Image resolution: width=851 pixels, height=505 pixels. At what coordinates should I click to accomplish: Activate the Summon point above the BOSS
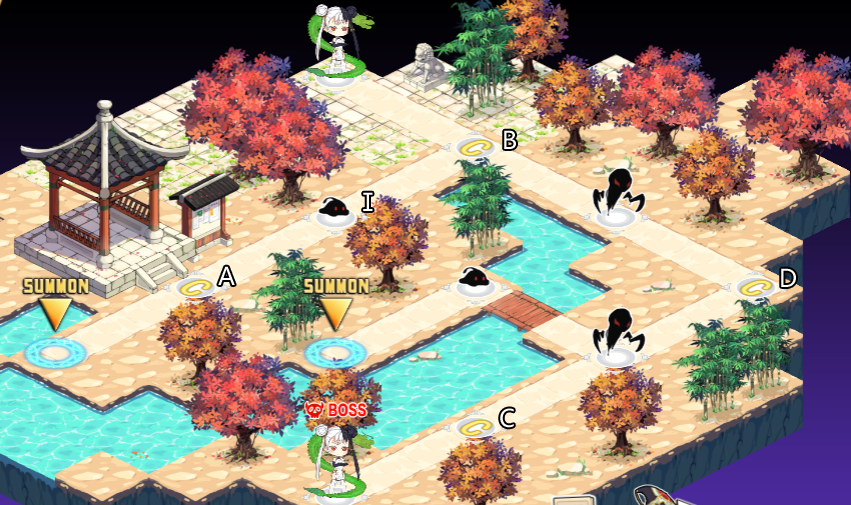coord(335,351)
